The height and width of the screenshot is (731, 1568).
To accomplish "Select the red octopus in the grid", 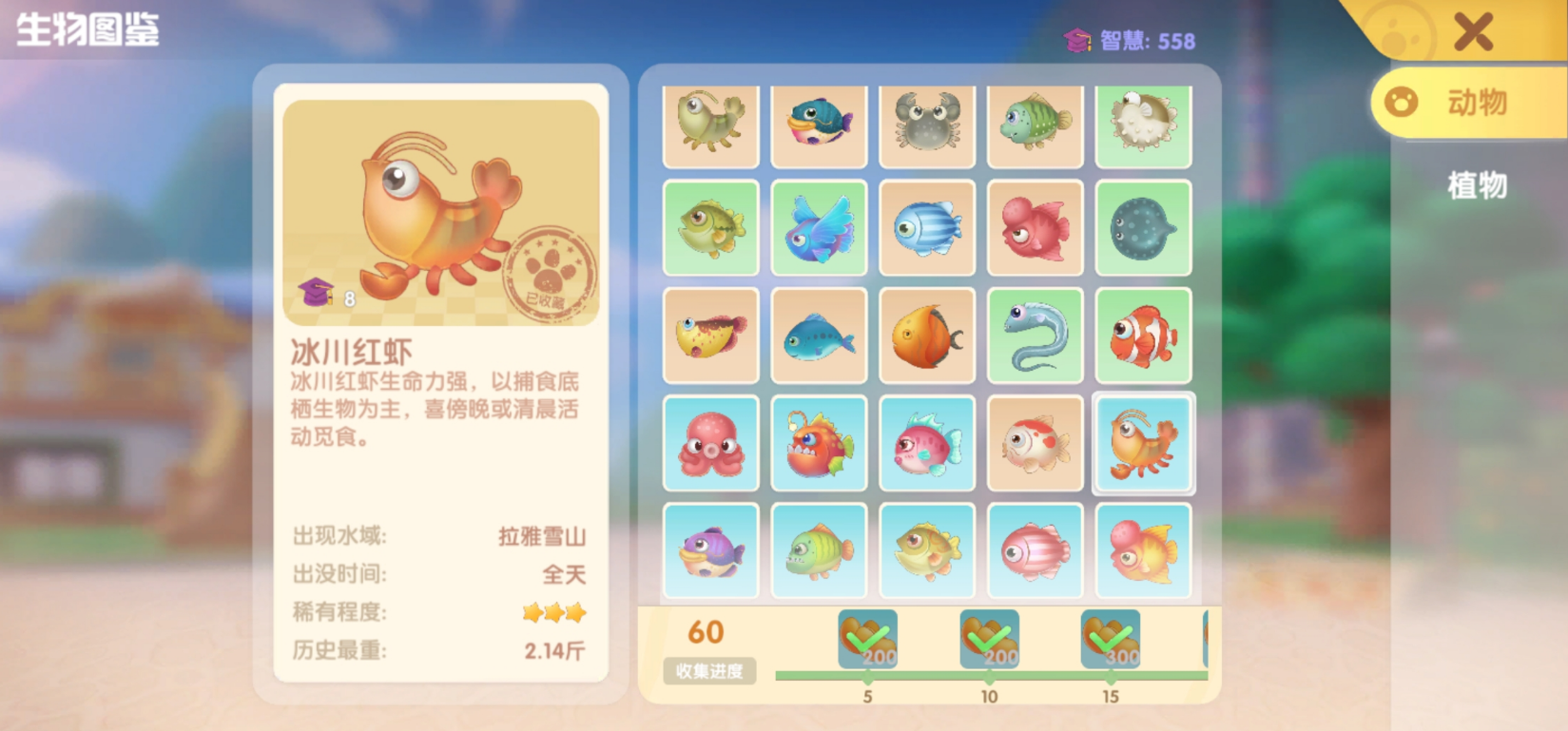I will (x=711, y=443).
